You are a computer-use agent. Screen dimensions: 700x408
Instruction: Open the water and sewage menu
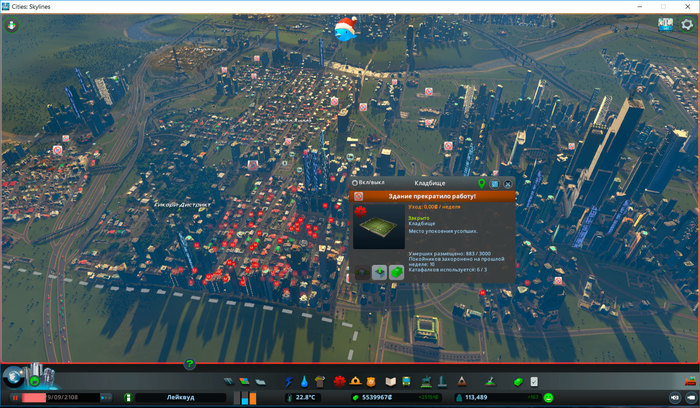304,381
